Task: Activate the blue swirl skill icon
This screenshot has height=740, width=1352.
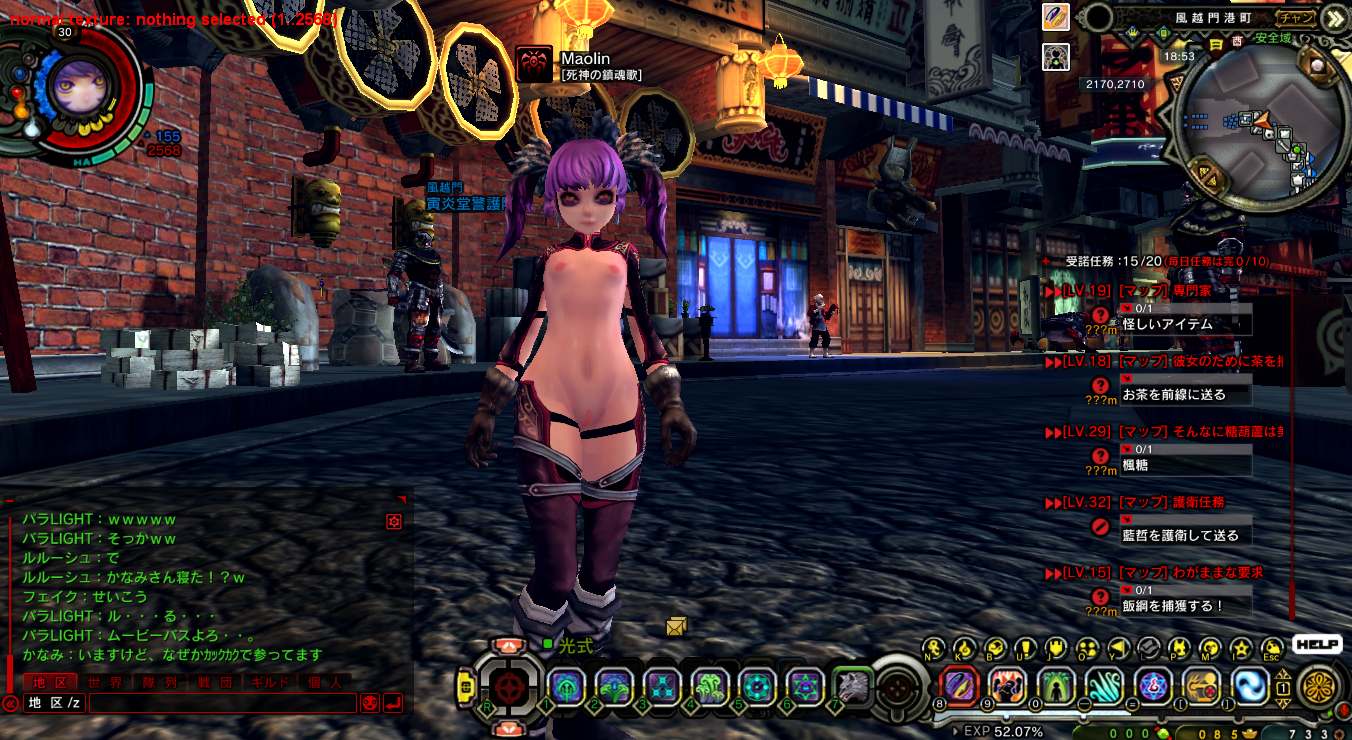Action: click(x=1251, y=686)
